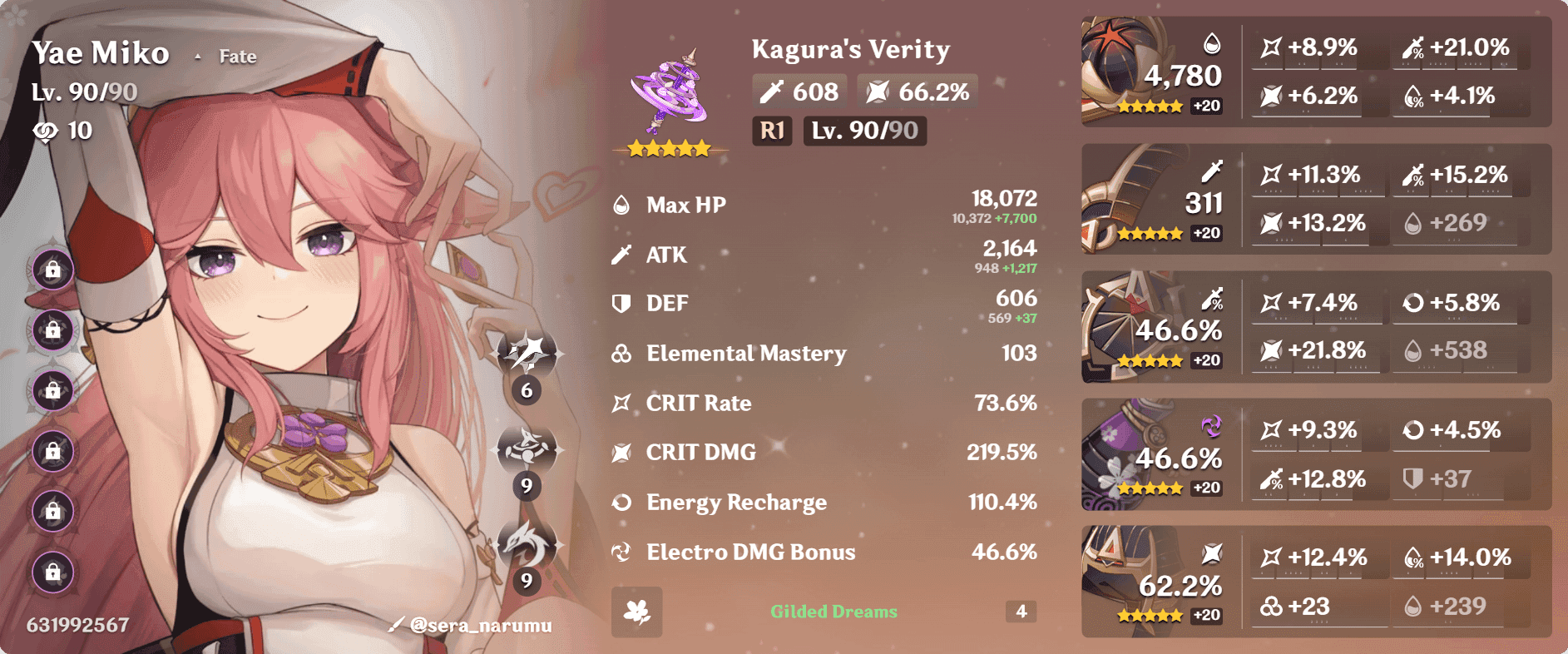Inspect the Electro DMG goblet artifact
Viewport: 1568px width, 654px height.
[1153, 454]
